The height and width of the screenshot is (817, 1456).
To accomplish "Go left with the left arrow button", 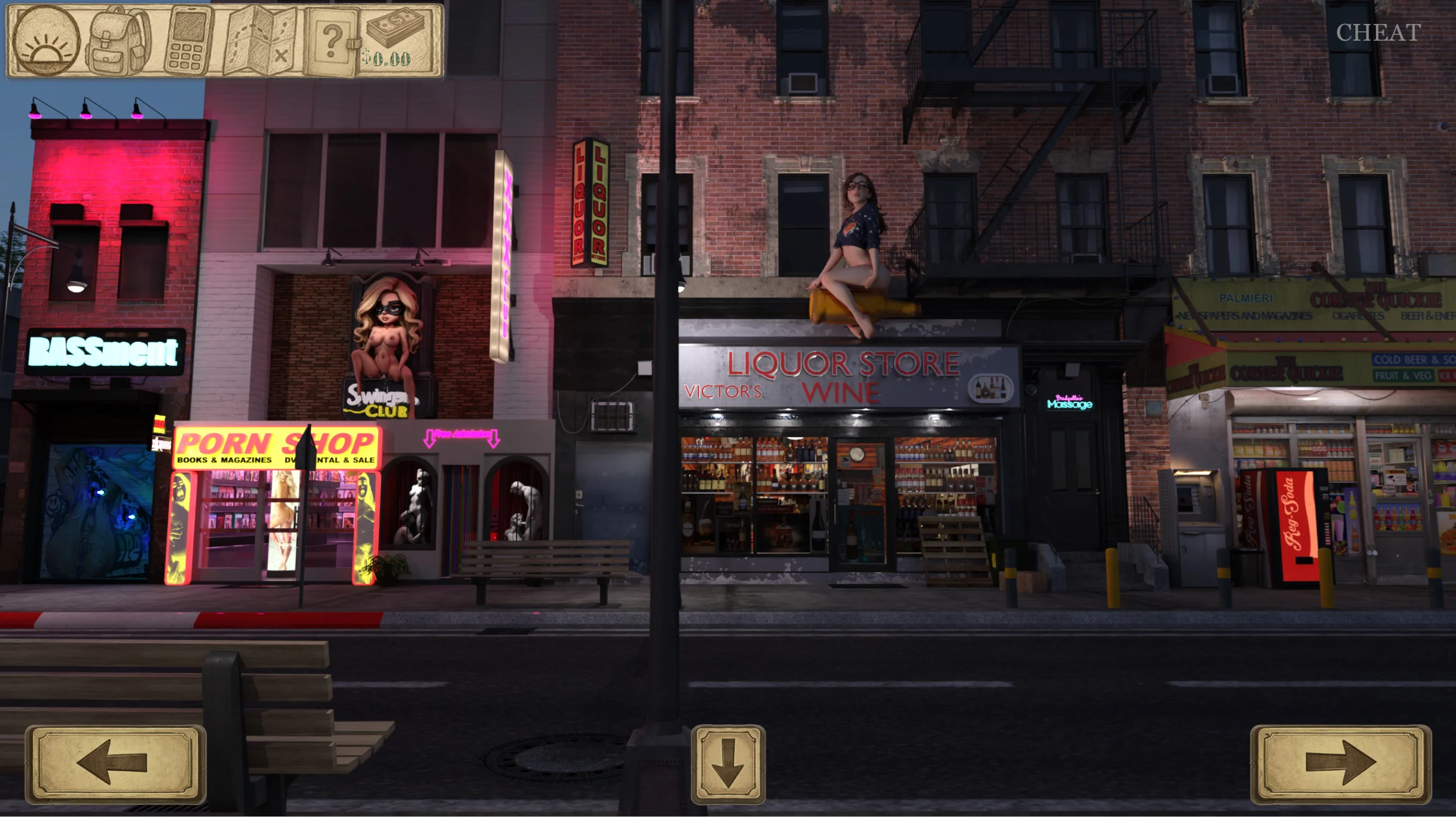I will 115,763.
